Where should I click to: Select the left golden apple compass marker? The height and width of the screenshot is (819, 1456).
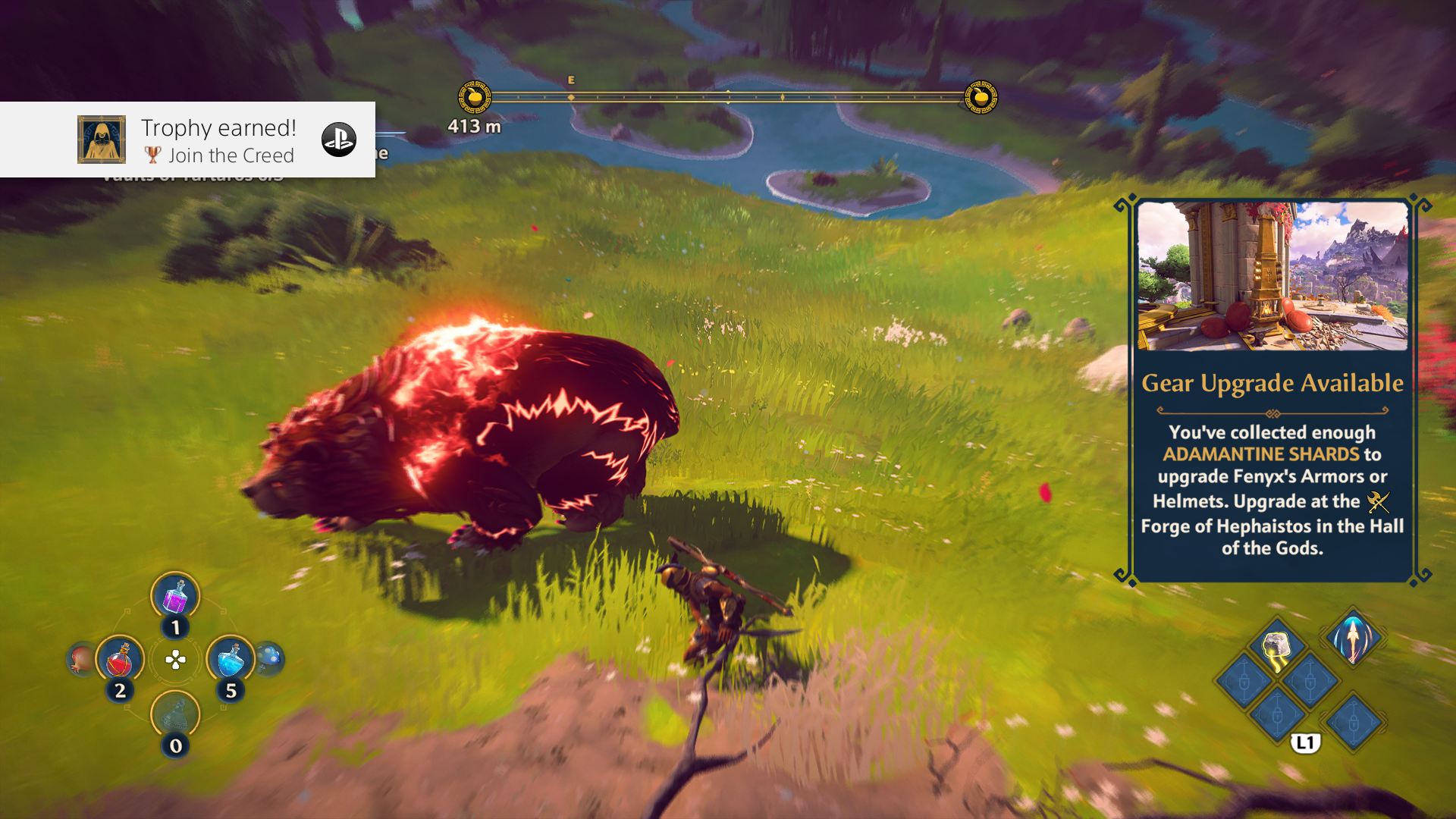tap(475, 97)
